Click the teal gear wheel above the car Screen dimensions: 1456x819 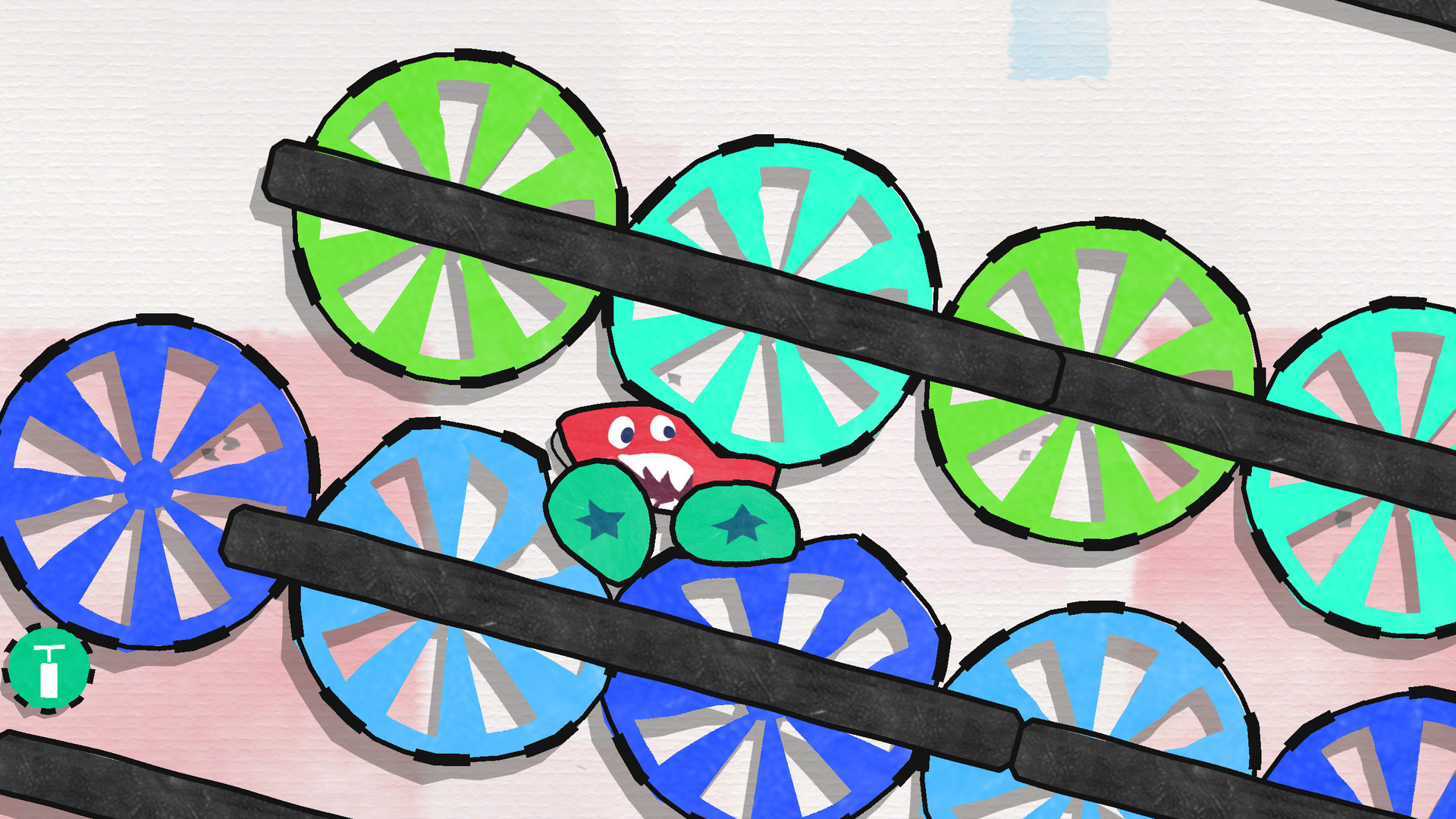(x=773, y=303)
